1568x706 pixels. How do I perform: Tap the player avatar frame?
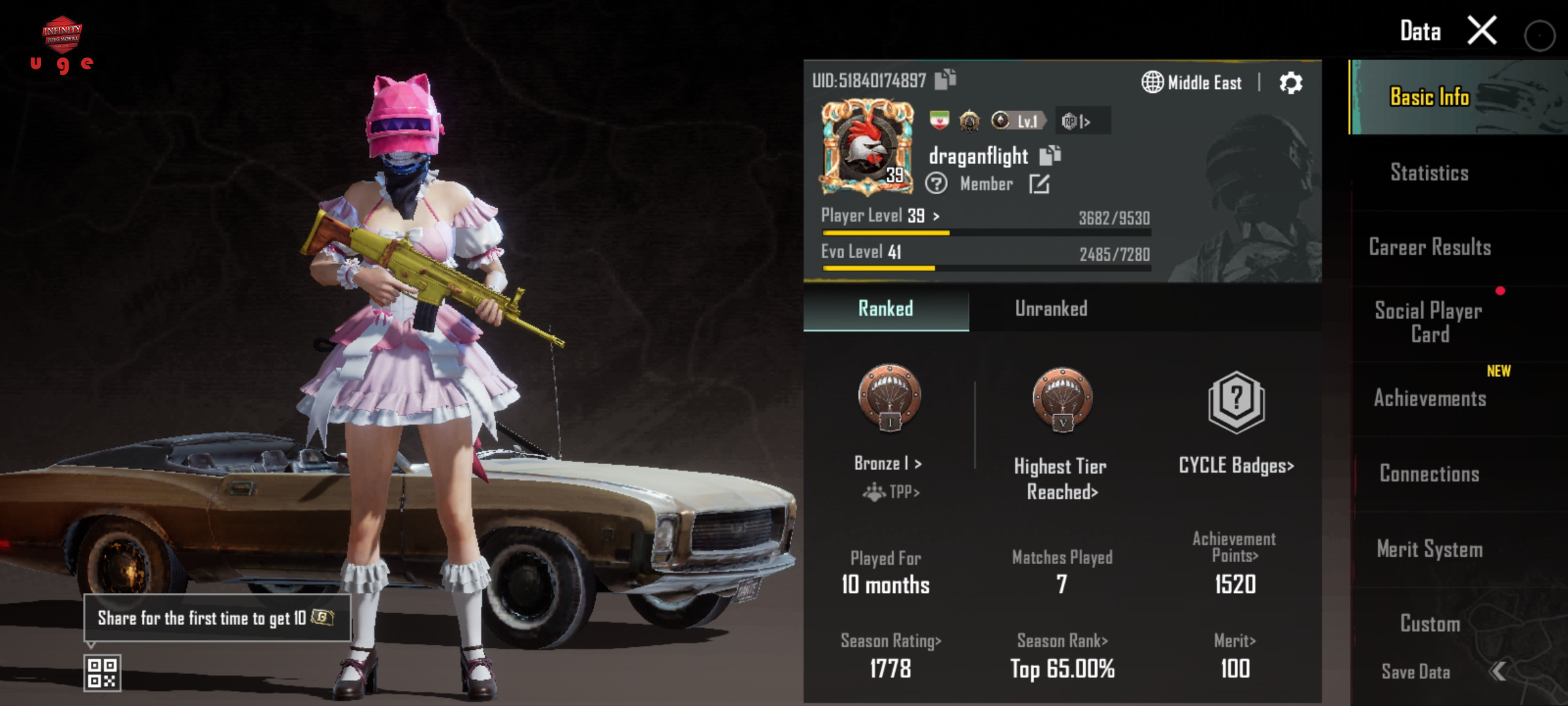tap(867, 148)
